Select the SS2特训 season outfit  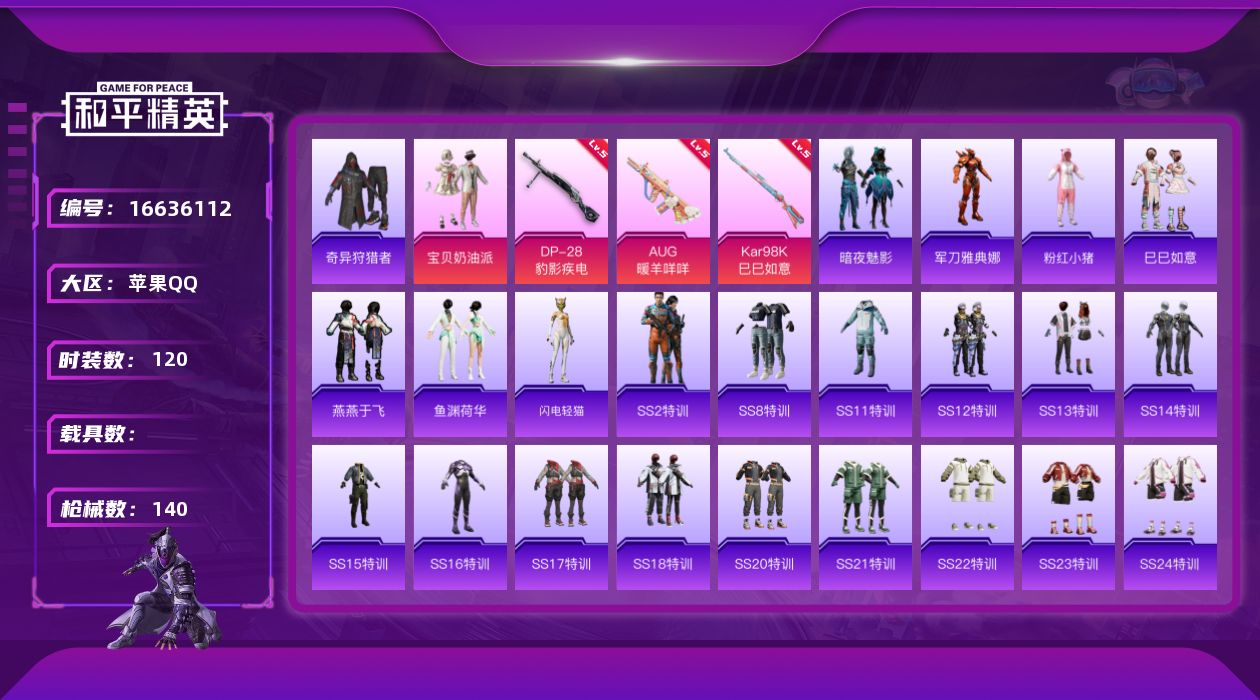coord(663,364)
